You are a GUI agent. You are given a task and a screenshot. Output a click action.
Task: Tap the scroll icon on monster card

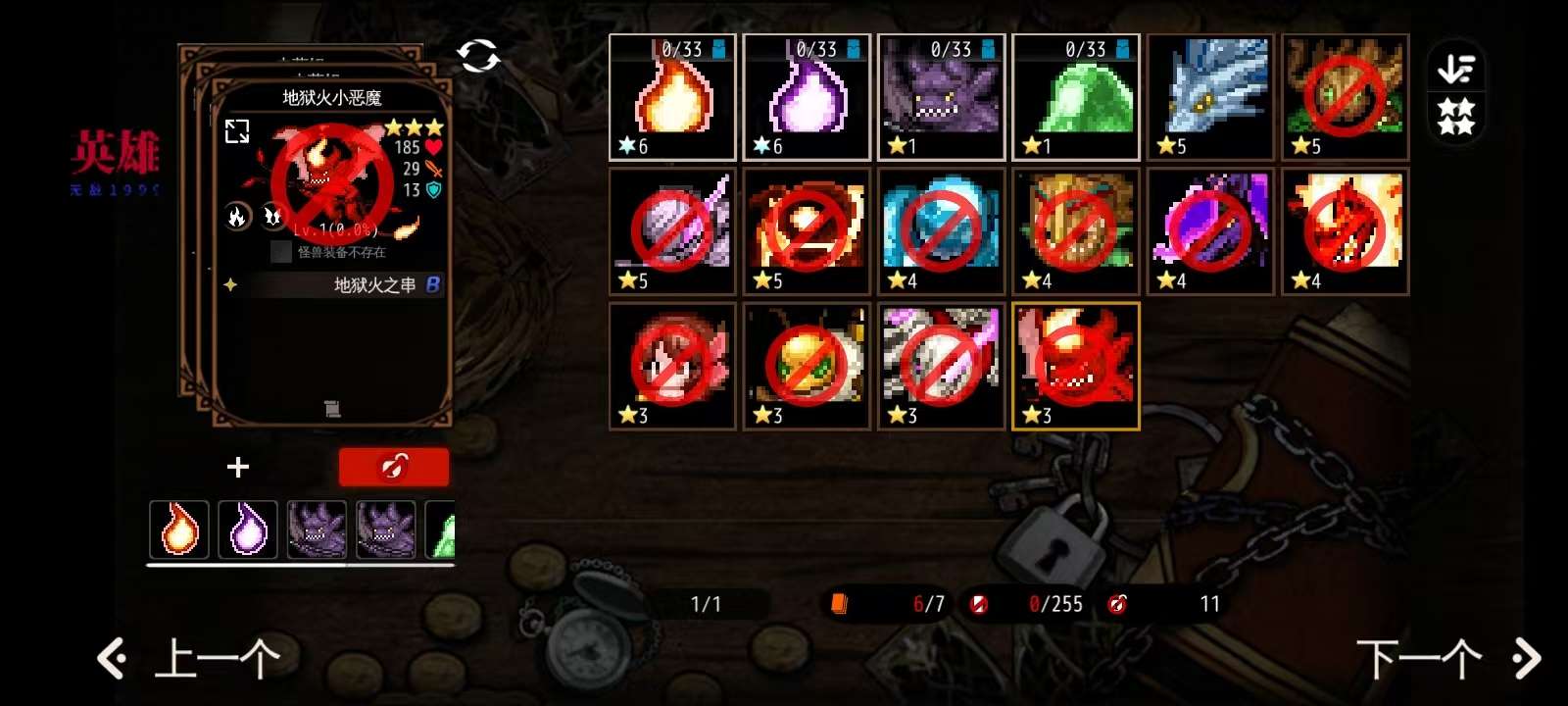click(332, 408)
